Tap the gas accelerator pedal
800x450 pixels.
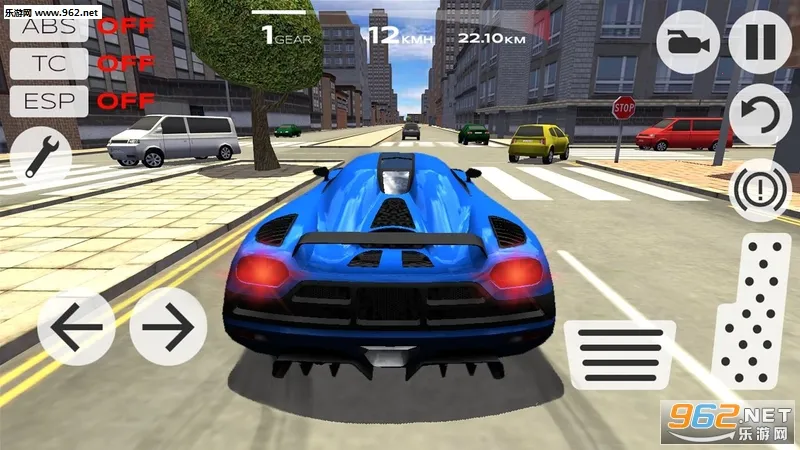tap(750, 312)
